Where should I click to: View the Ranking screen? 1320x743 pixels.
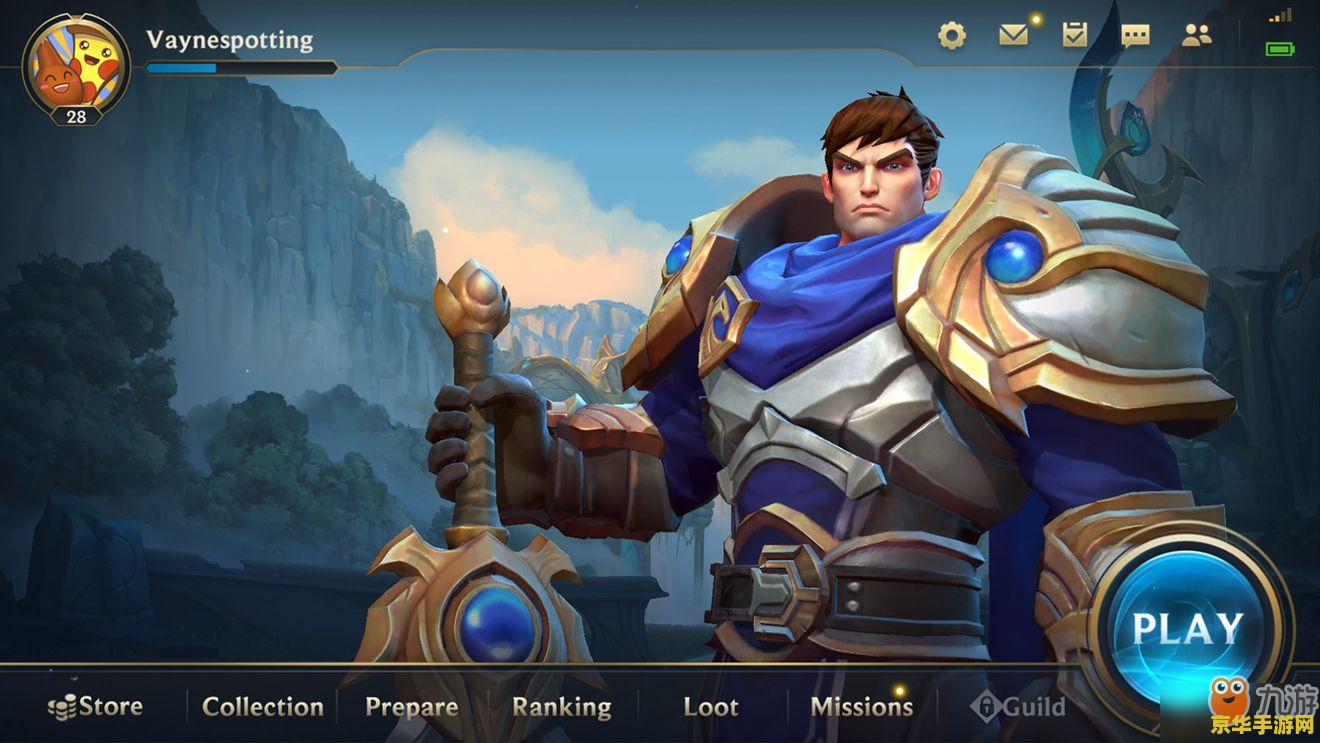click(x=561, y=707)
